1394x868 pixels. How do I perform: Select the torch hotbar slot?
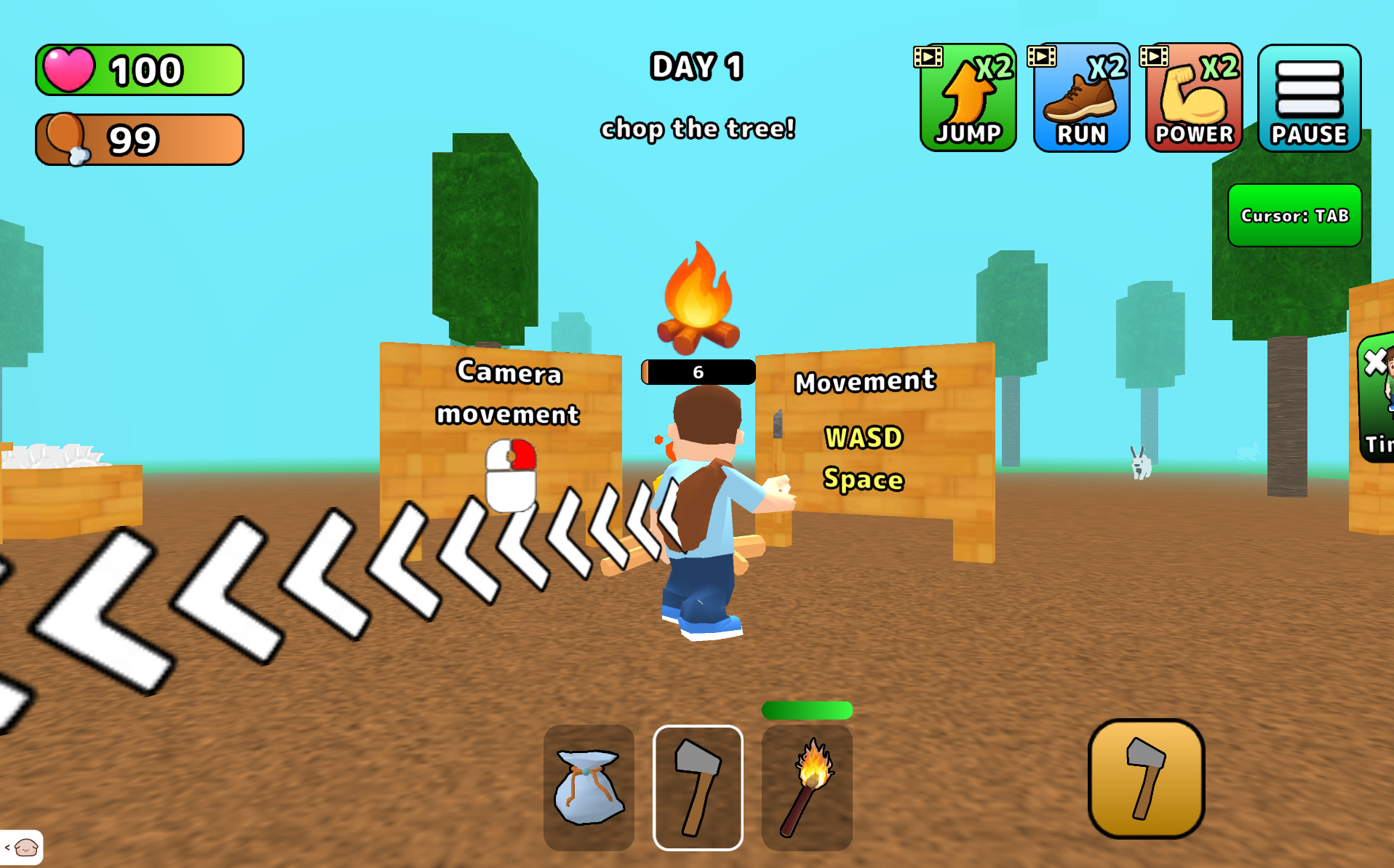point(807,787)
